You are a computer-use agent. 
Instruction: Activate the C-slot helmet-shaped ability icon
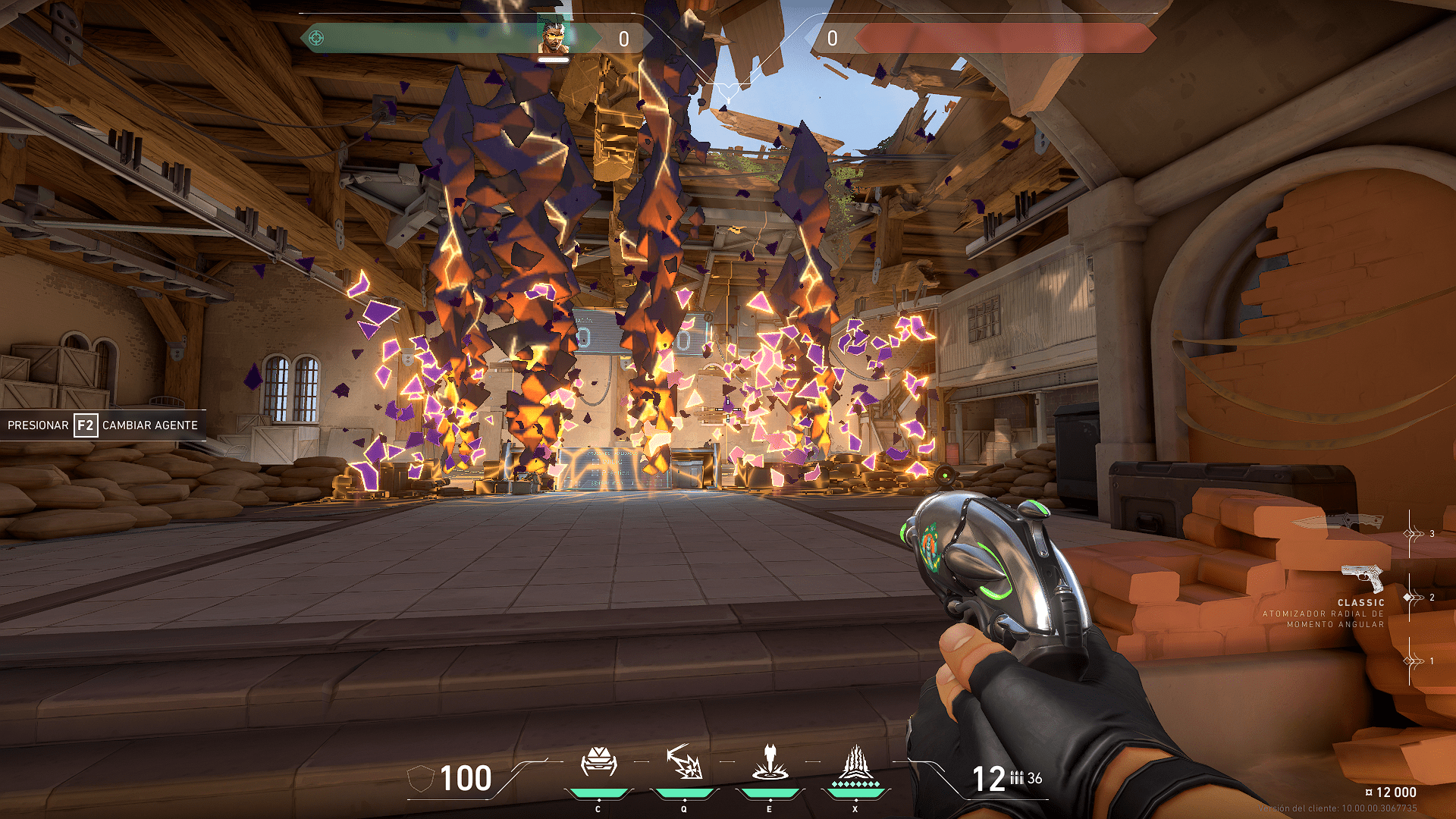[598, 762]
